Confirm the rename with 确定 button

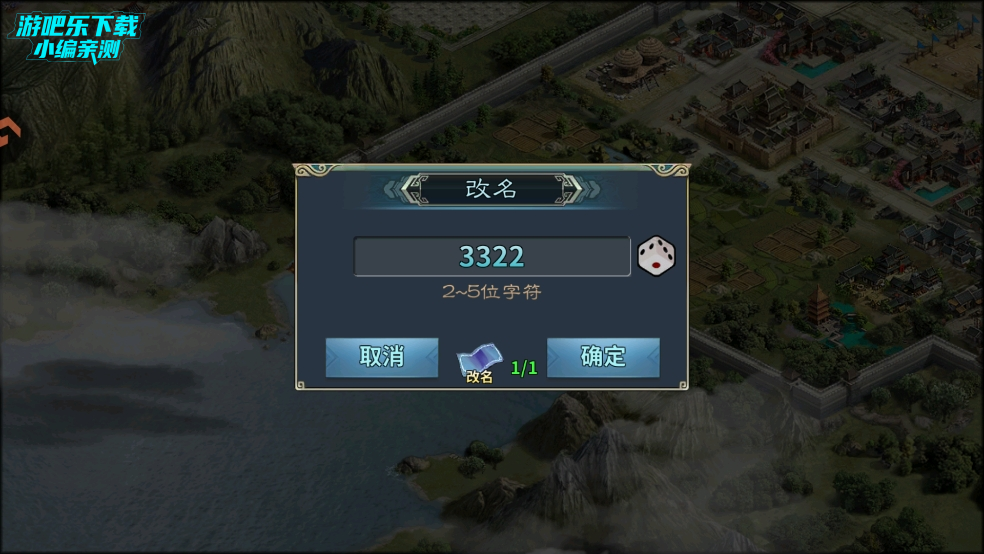tap(603, 357)
